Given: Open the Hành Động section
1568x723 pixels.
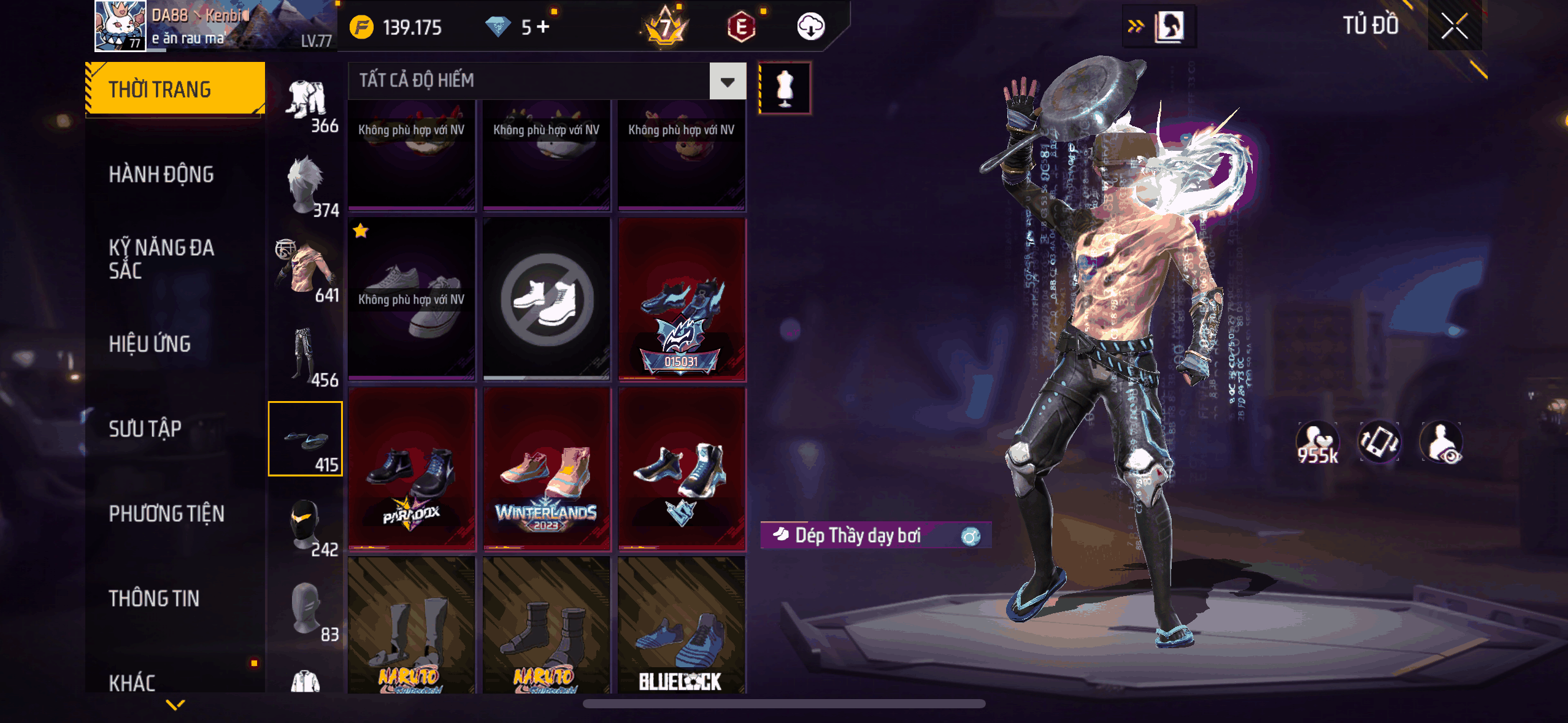Looking at the screenshot, I should point(161,174).
